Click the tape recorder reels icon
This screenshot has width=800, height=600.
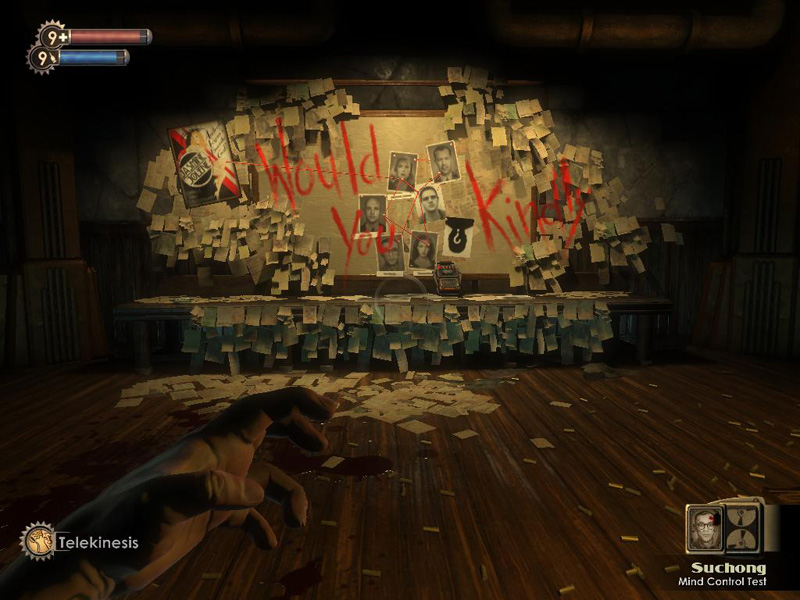pyautogui.click(x=742, y=526)
